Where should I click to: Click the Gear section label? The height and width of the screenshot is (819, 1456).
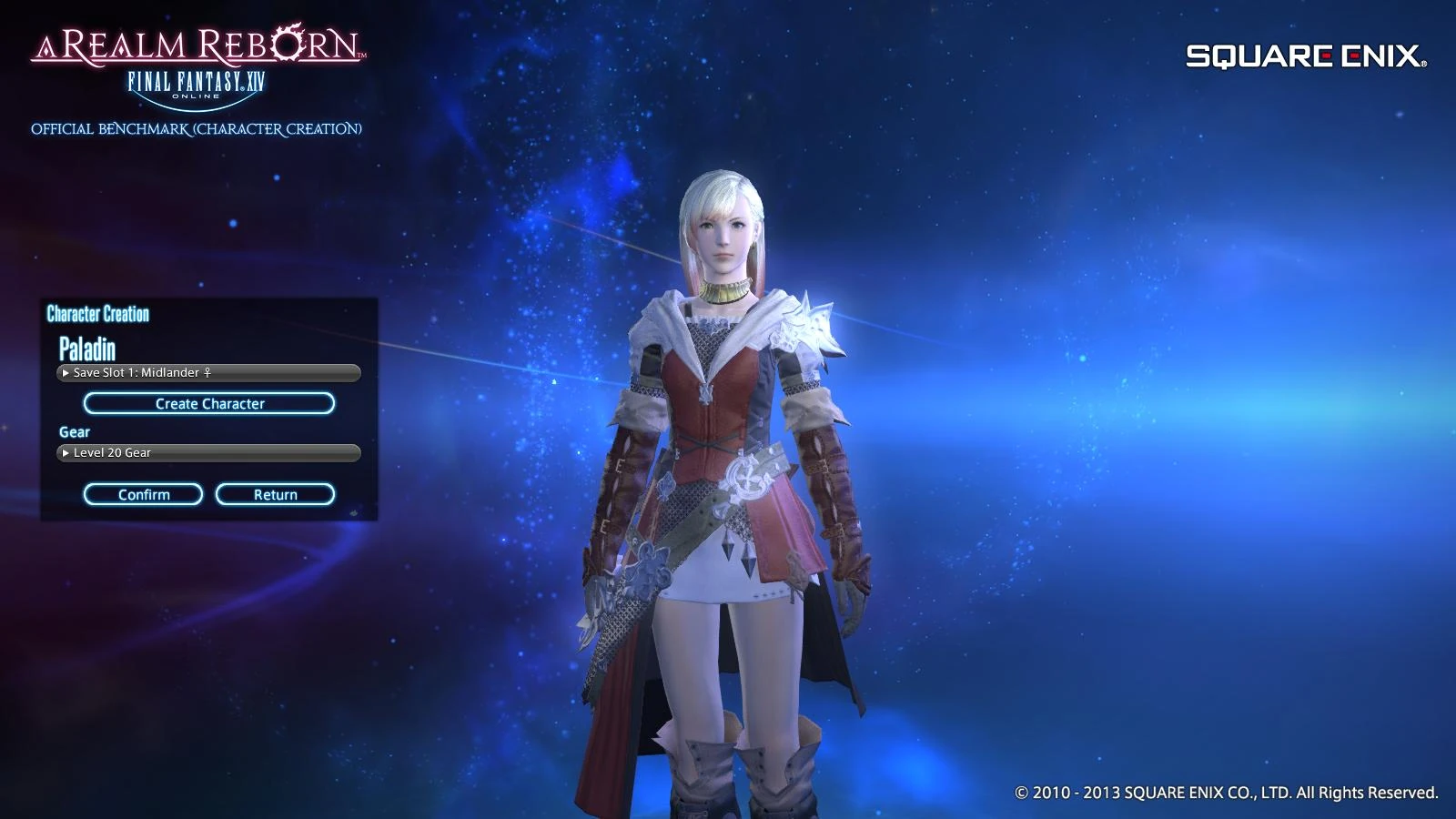point(74,431)
